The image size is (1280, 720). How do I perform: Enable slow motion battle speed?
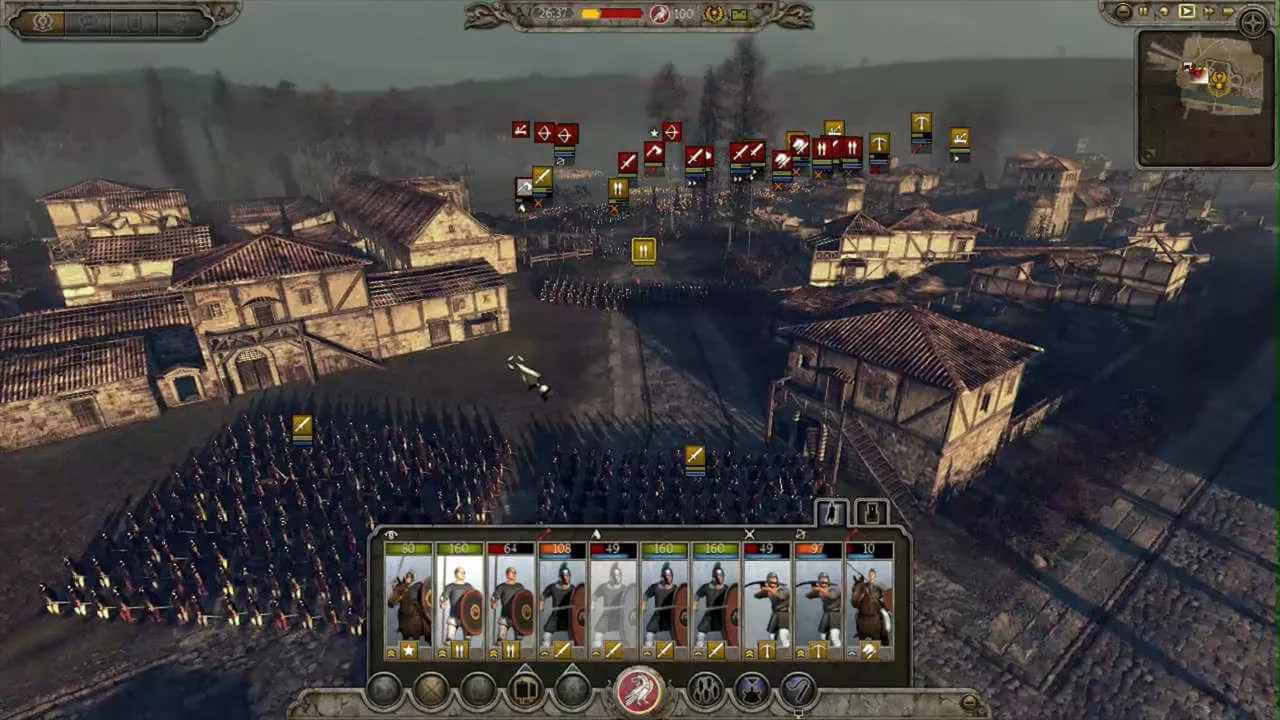pos(1164,12)
